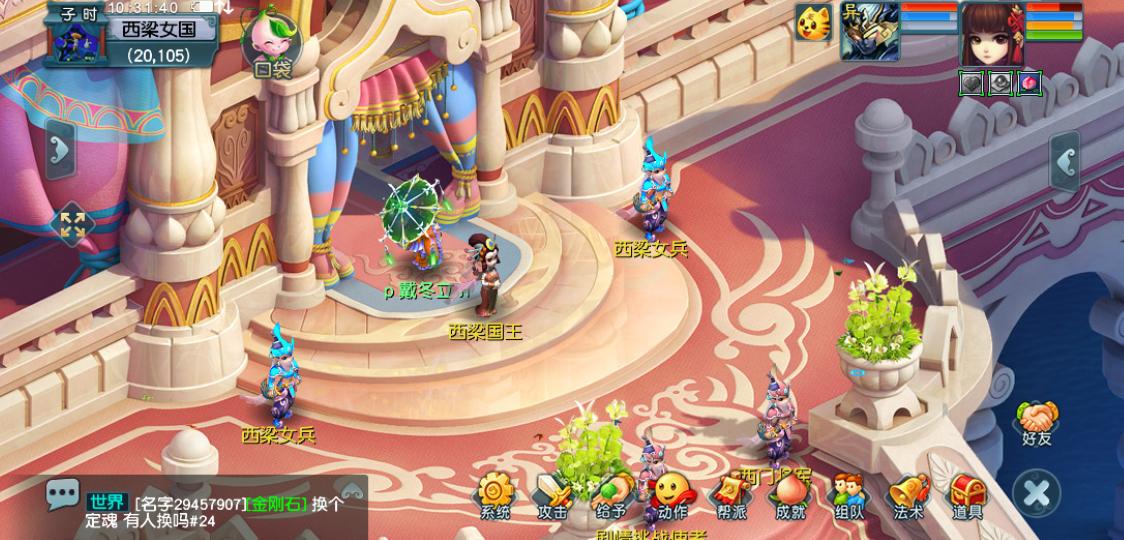The width and height of the screenshot is (1124, 540).
Task: Open the 组队 team panel
Action: pyautogui.click(x=849, y=496)
